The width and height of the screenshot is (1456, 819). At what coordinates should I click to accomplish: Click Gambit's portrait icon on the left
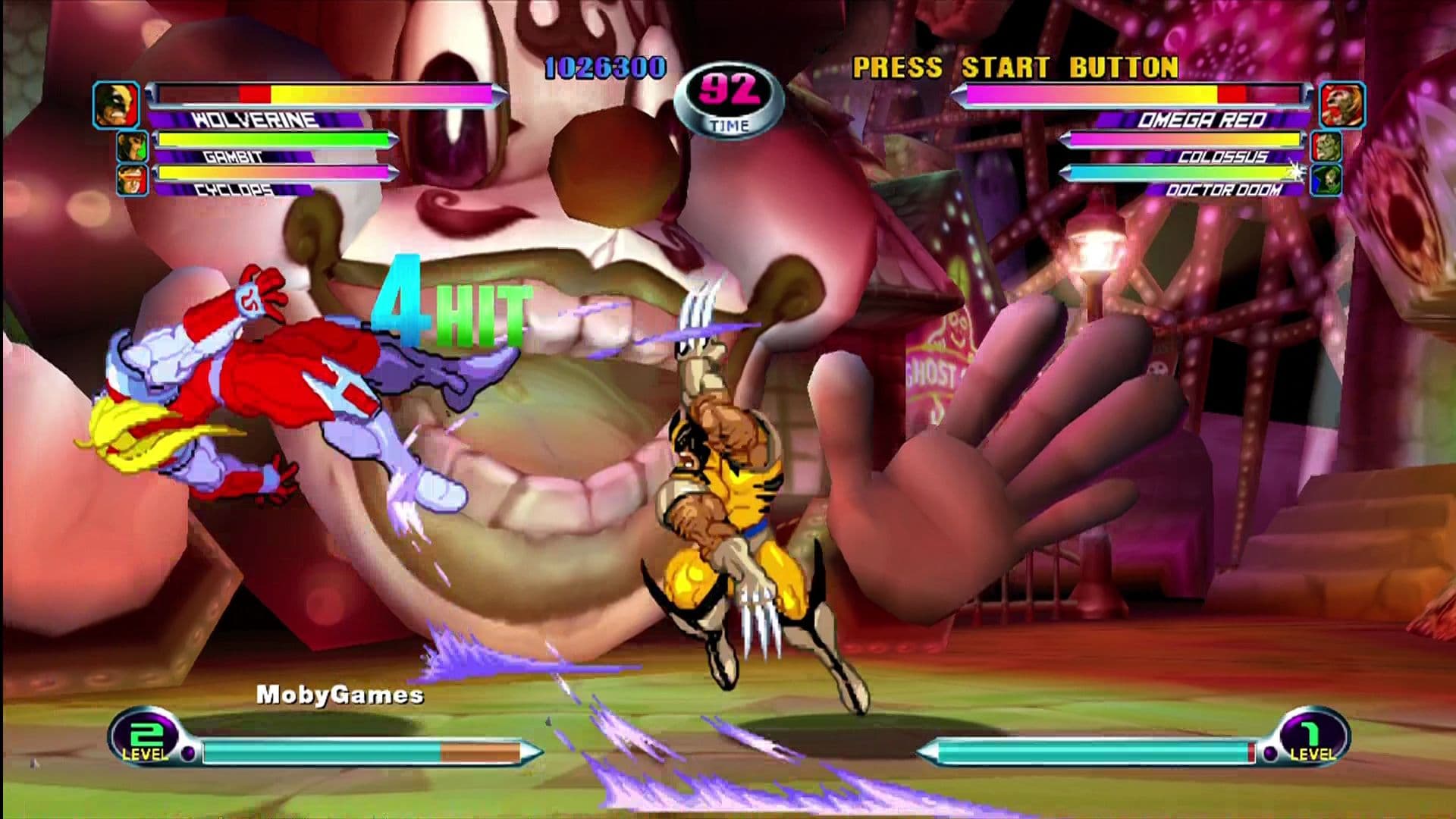133,144
